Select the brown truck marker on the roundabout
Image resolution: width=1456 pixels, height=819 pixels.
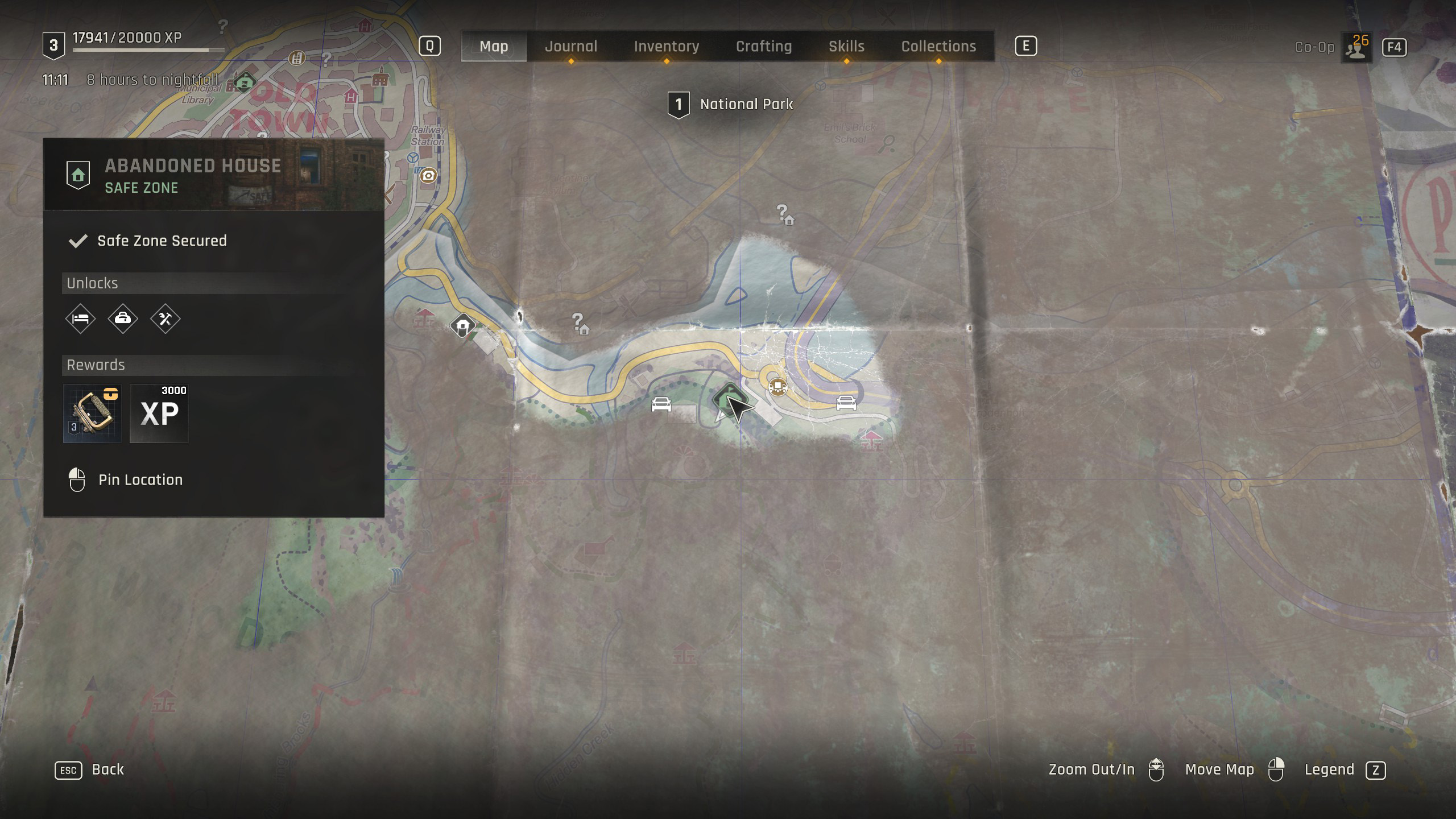coord(777,387)
